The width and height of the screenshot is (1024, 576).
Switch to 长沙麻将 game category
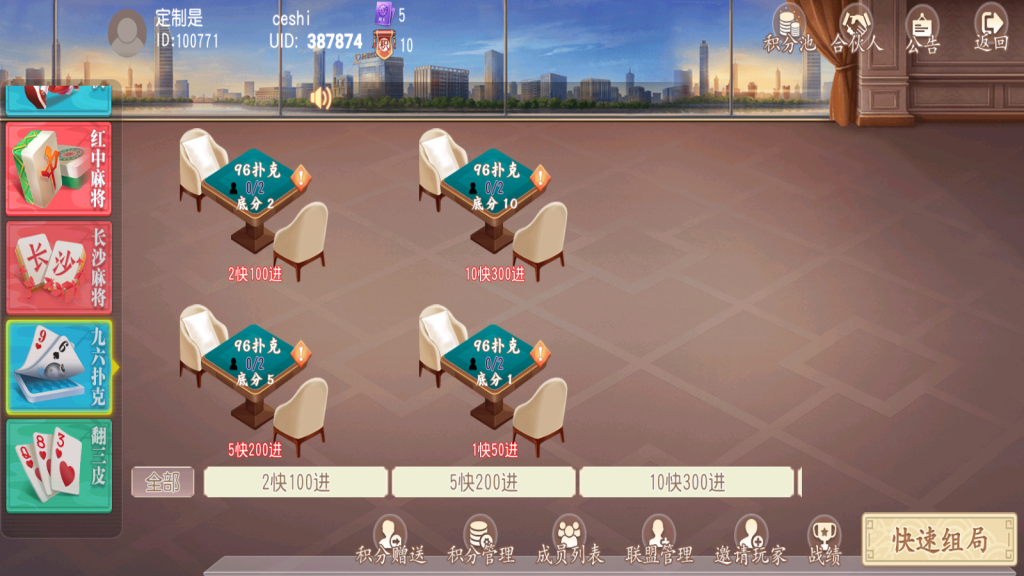(x=59, y=267)
